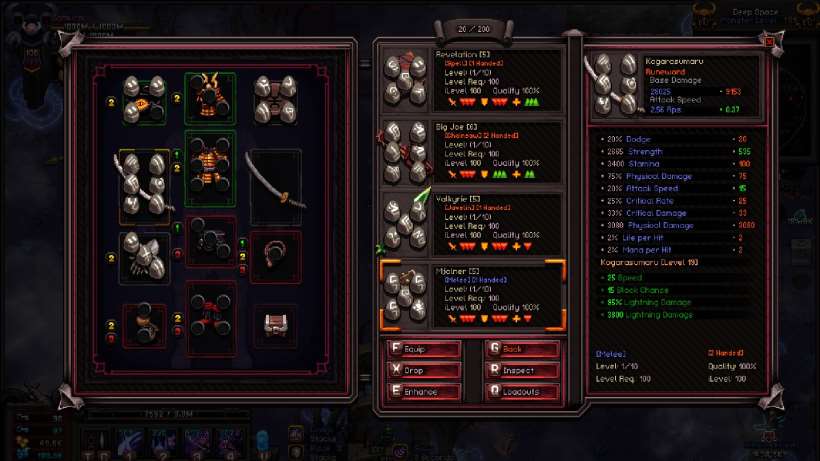The image size is (820, 461).
Task: Open the treasure chest slot
Action: coord(275,325)
